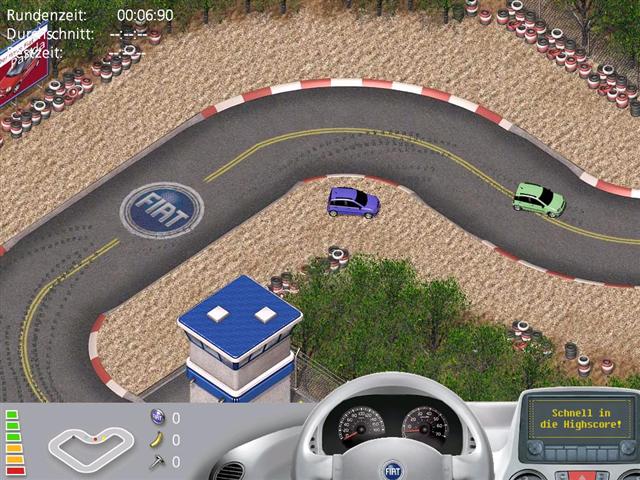Click the radio display reading 'Schnell in die Highscore!'
The height and width of the screenshot is (480, 640).
click(581, 417)
